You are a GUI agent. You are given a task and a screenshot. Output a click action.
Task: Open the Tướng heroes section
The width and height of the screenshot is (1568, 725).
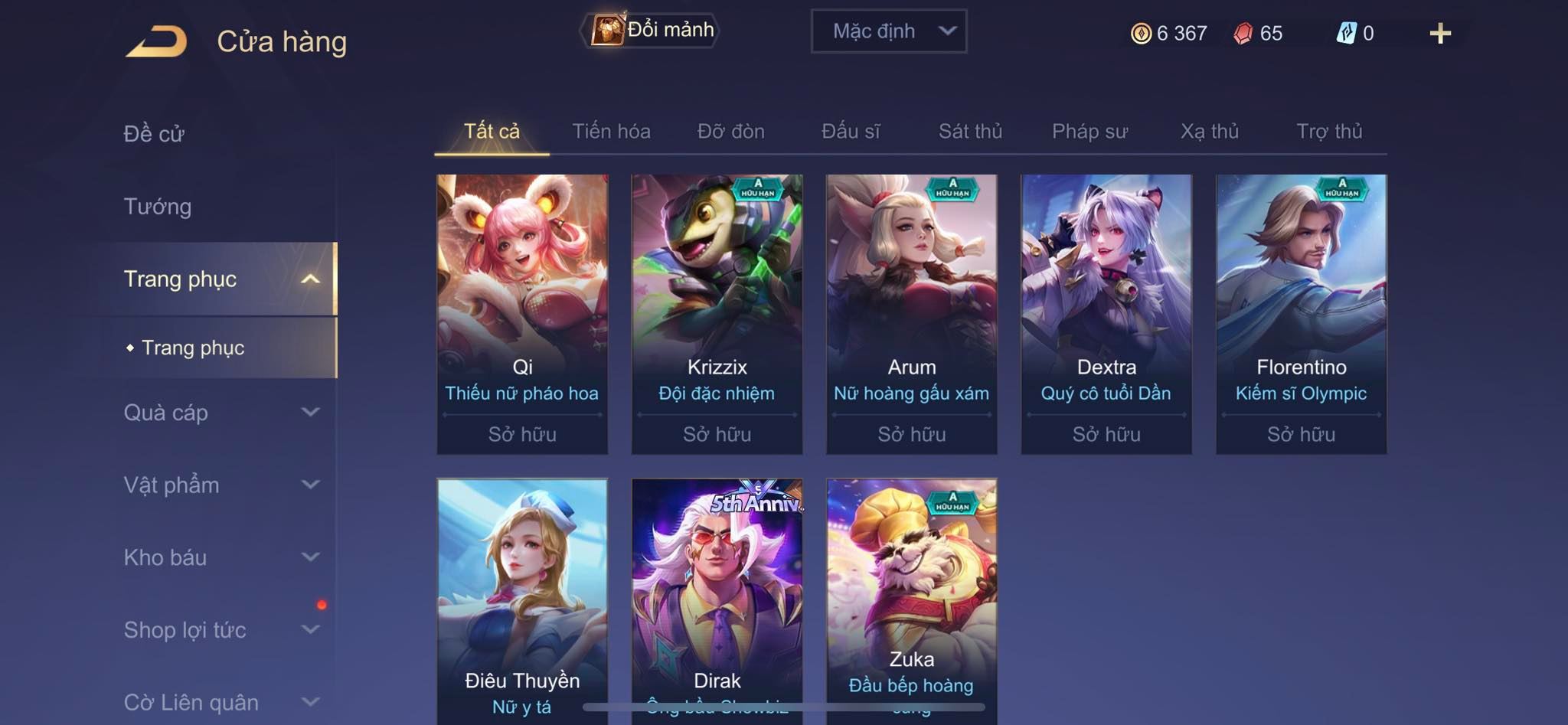point(158,206)
